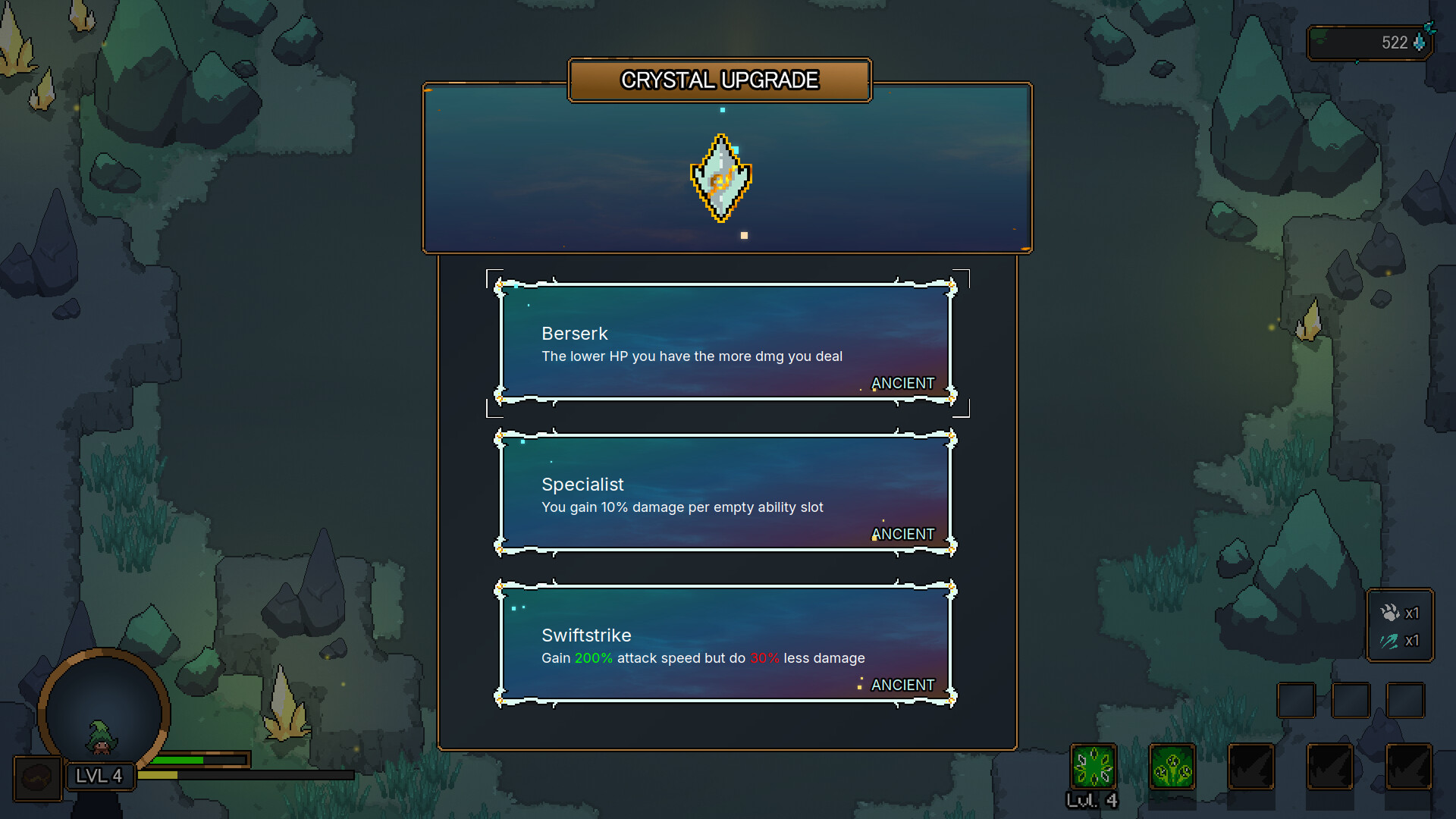Click the ANCIENT label on the Berserk card
This screenshot has width=1456, height=819.
[903, 384]
